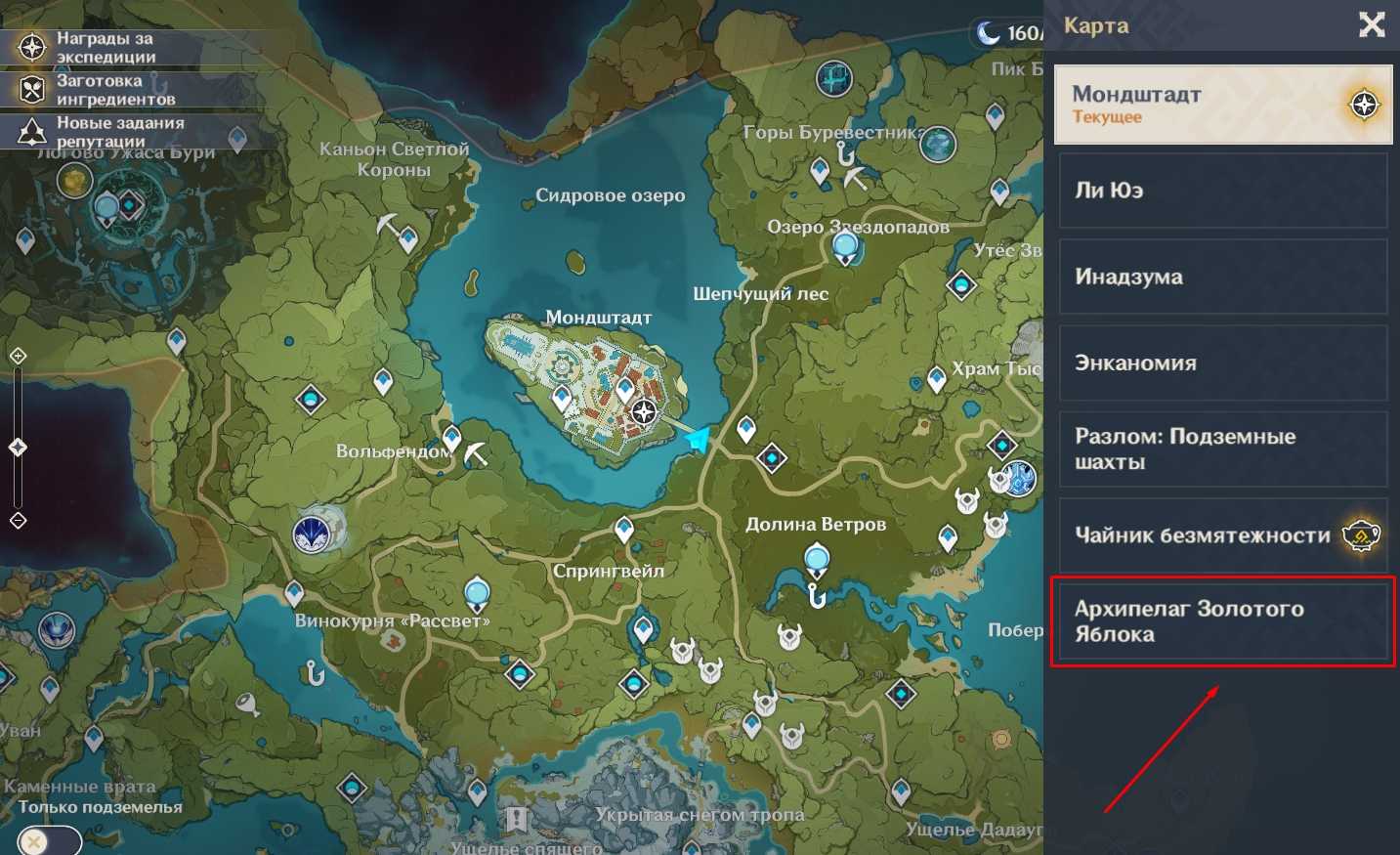Open the Энканомия map
This screenshot has width=1400, height=855.
1223,363
